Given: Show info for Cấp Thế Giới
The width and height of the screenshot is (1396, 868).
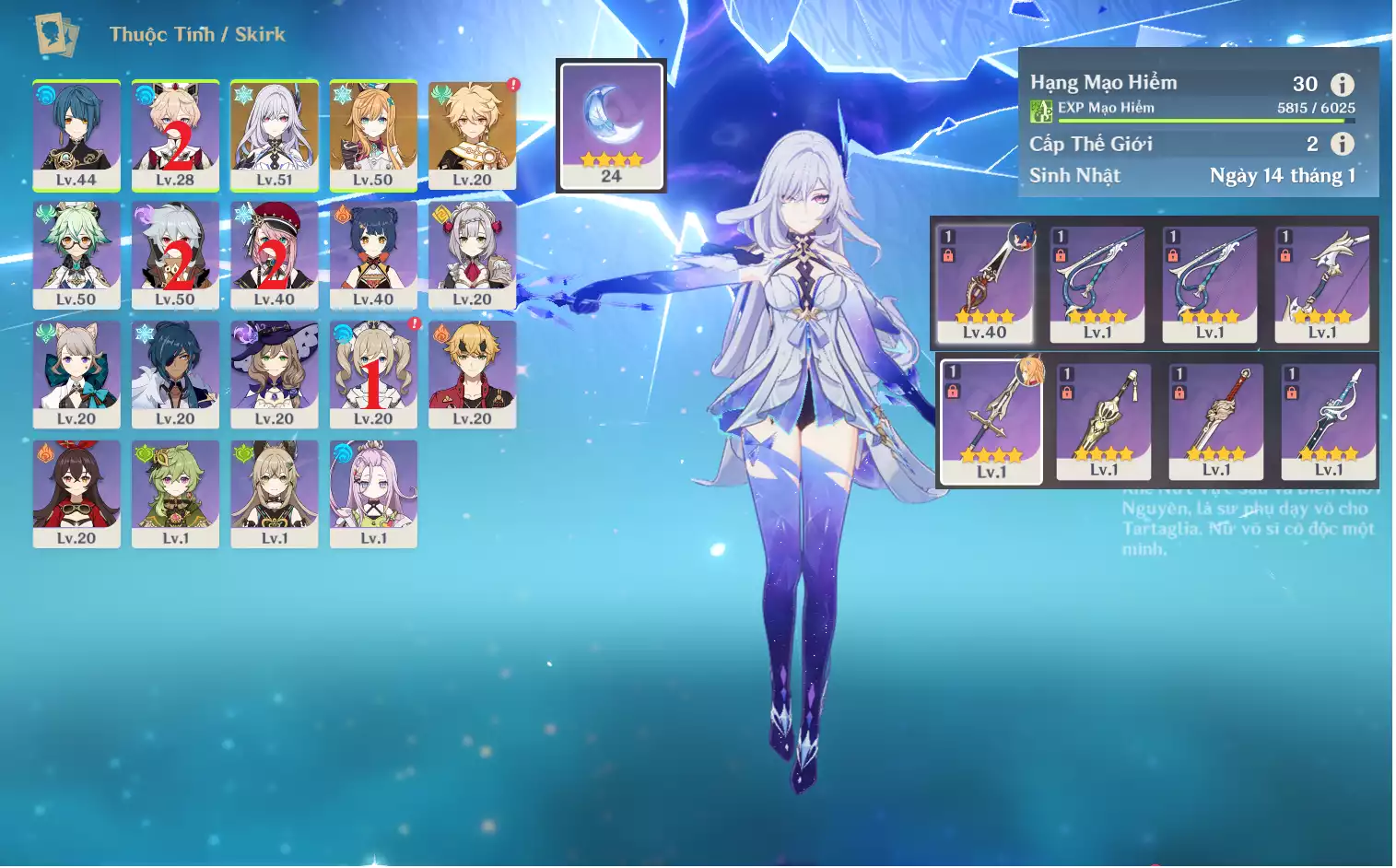Looking at the screenshot, I should click(x=1343, y=144).
